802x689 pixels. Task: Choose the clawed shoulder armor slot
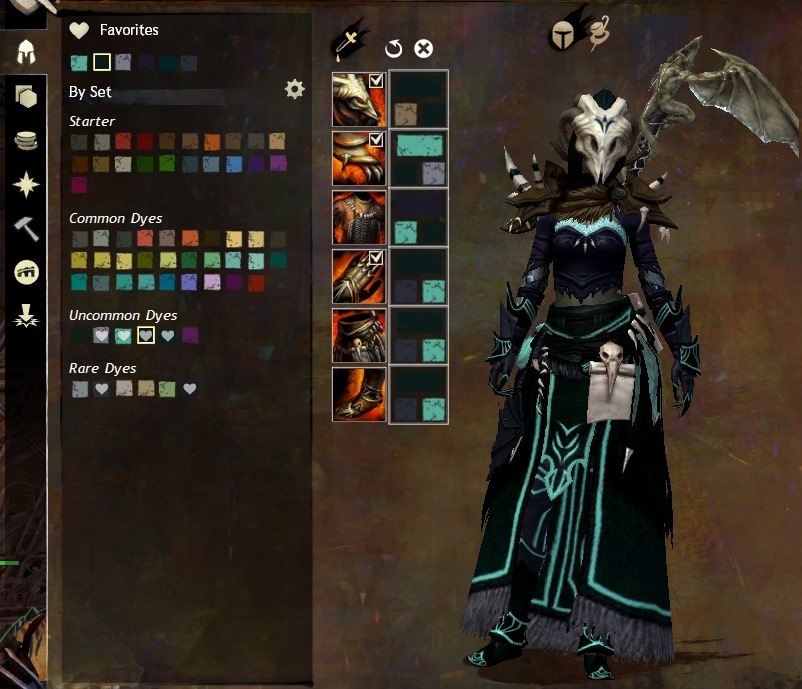coord(358,158)
